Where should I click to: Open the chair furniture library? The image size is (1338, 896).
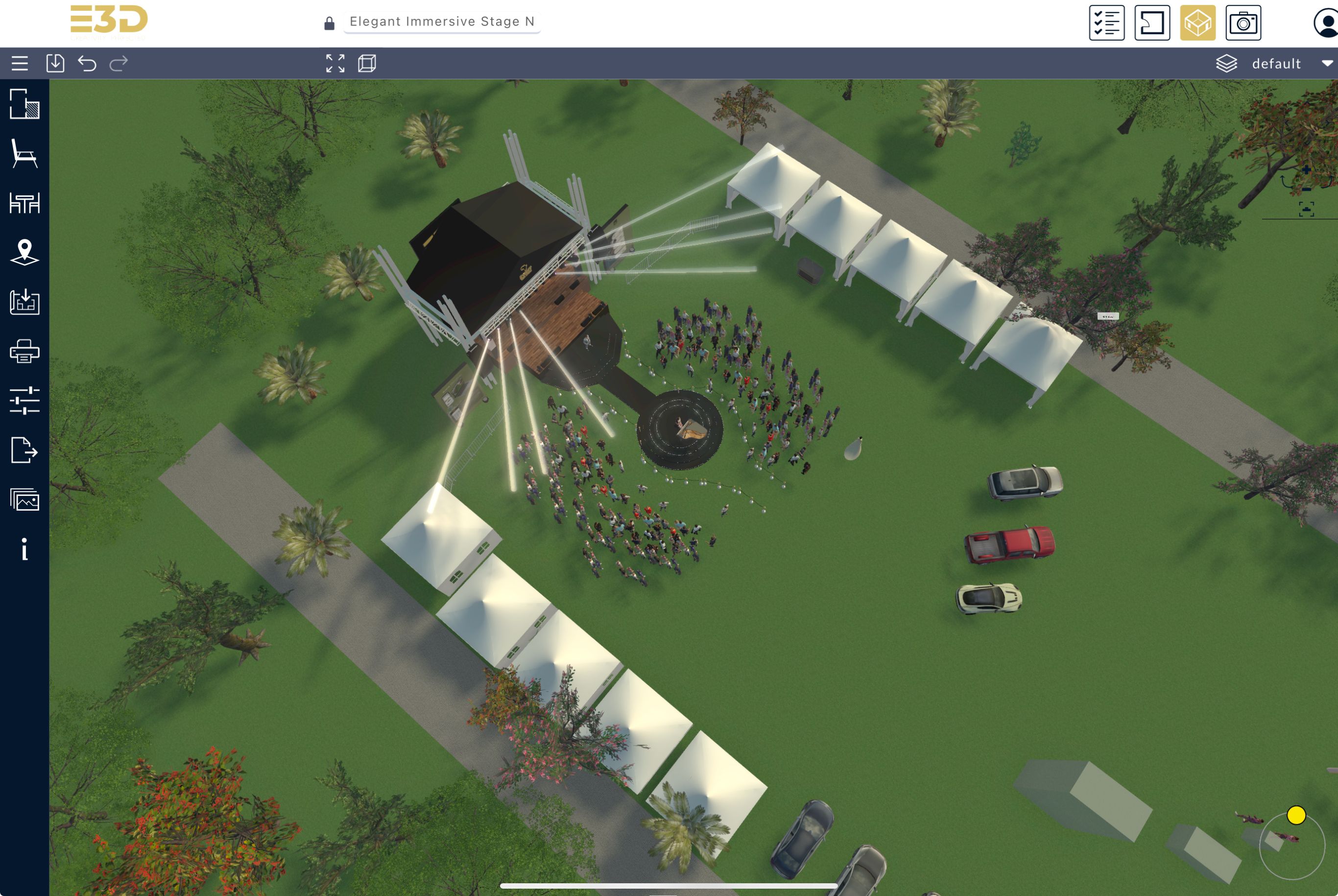pyautogui.click(x=24, y=154)
